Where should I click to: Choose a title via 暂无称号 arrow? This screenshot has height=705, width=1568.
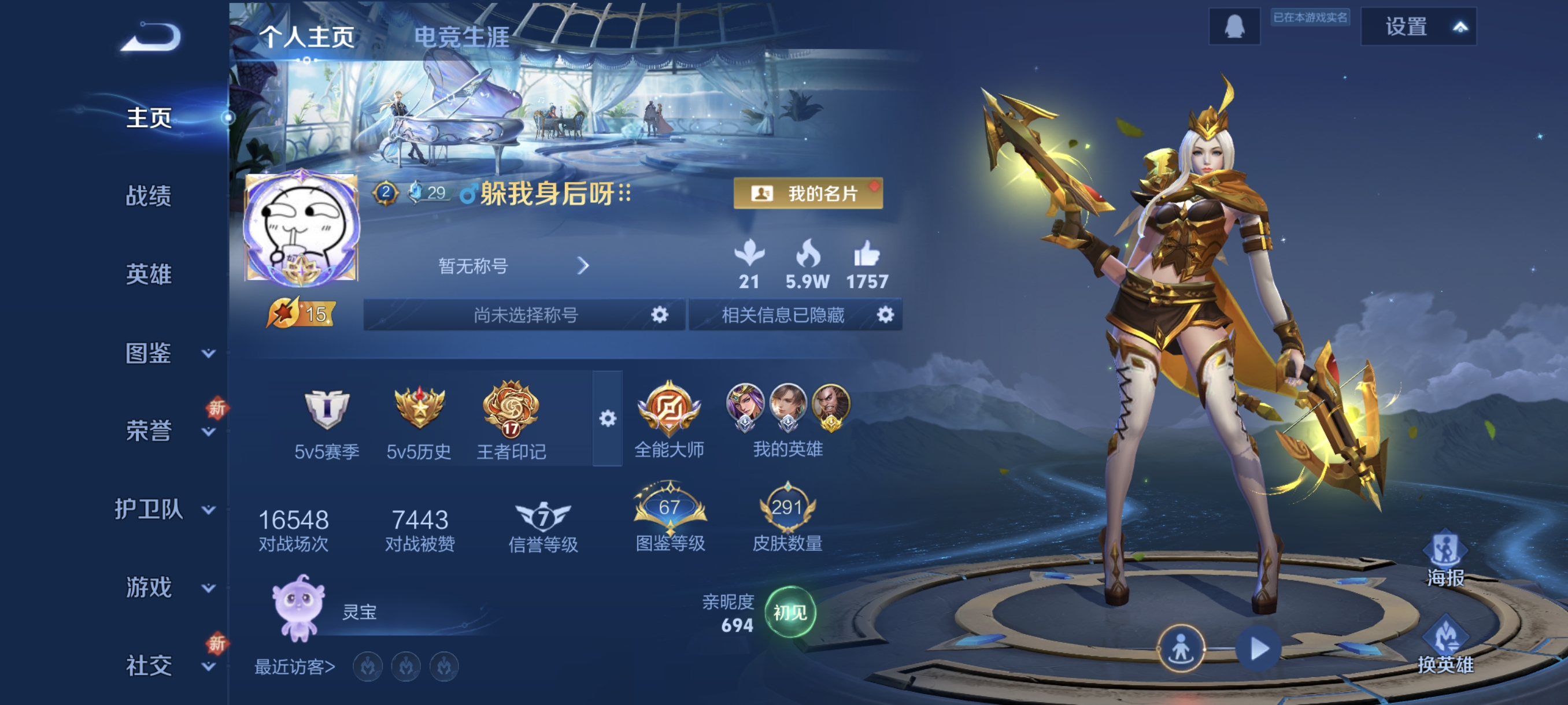(x=583, y=266)
